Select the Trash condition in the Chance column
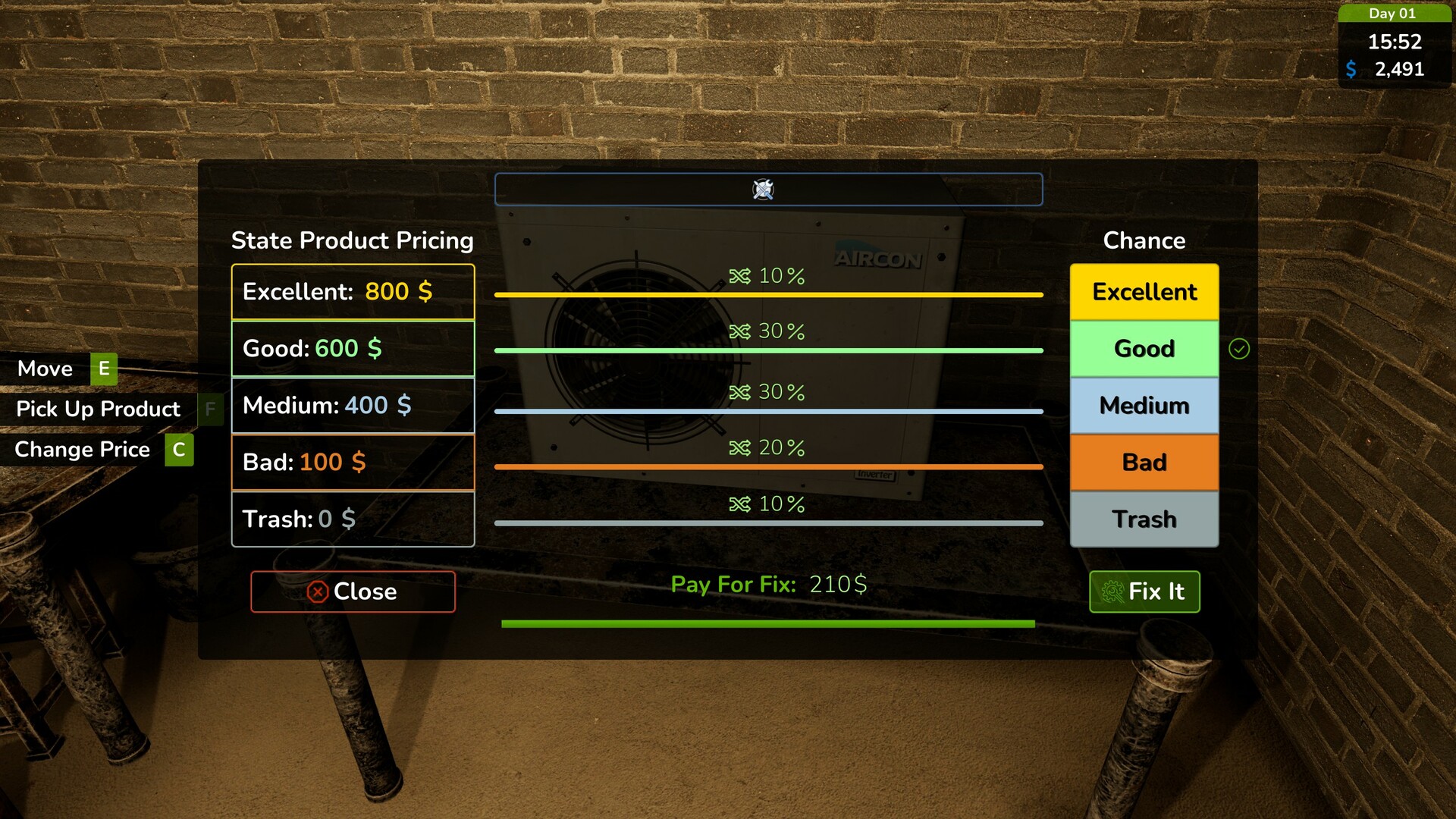The width and height of the screenshot is (1456, 819). pyautogui.click(x=1144, y=519)
